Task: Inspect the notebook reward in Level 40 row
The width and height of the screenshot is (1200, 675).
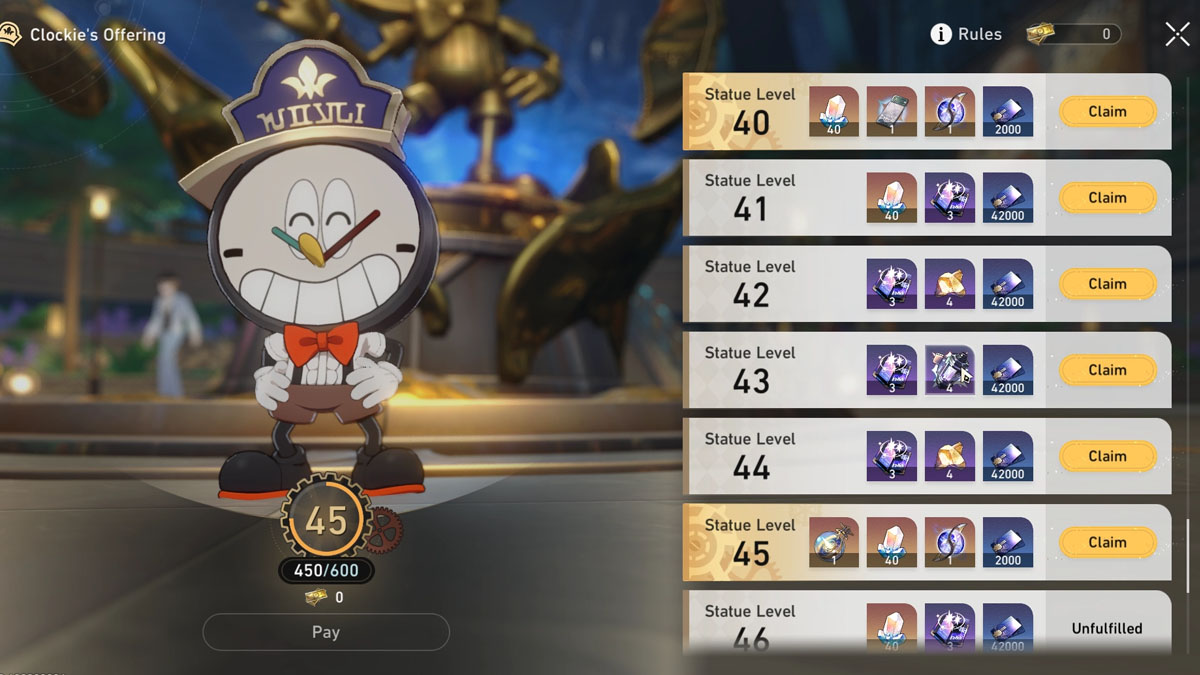Action: pyautogui.click(x=892, y=112)
